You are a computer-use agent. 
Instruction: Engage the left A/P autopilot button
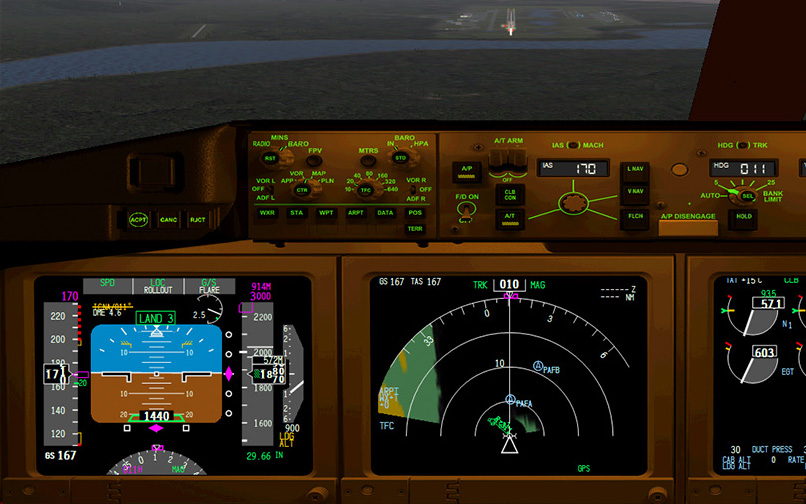coord(466,169)
